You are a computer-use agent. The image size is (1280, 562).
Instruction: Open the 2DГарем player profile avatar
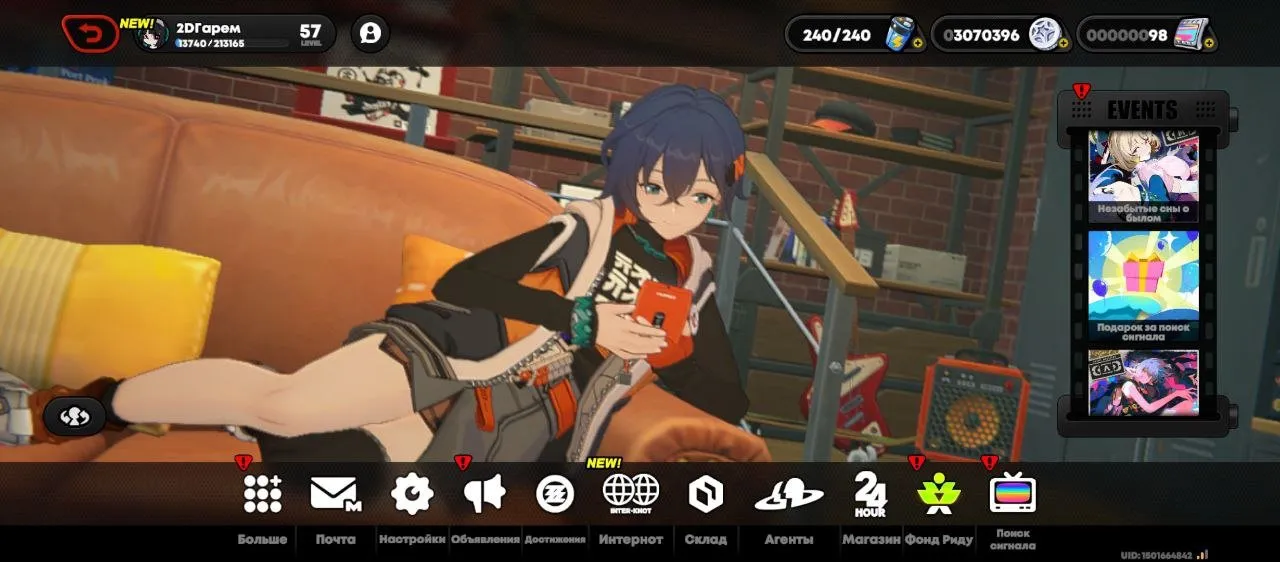point(151,35)
